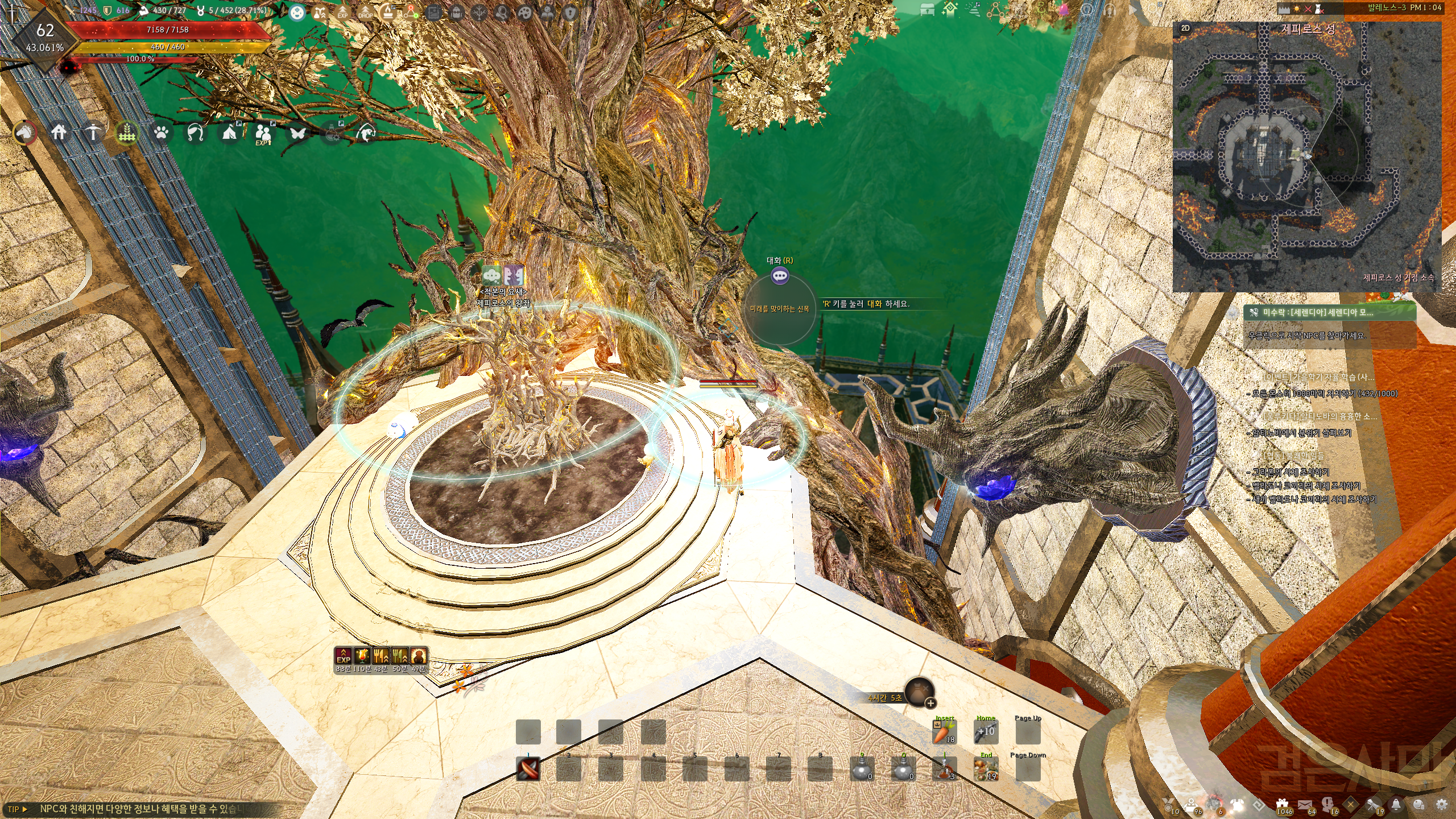
Task: Click the notification bell icon
Action: click(1396, 804)
